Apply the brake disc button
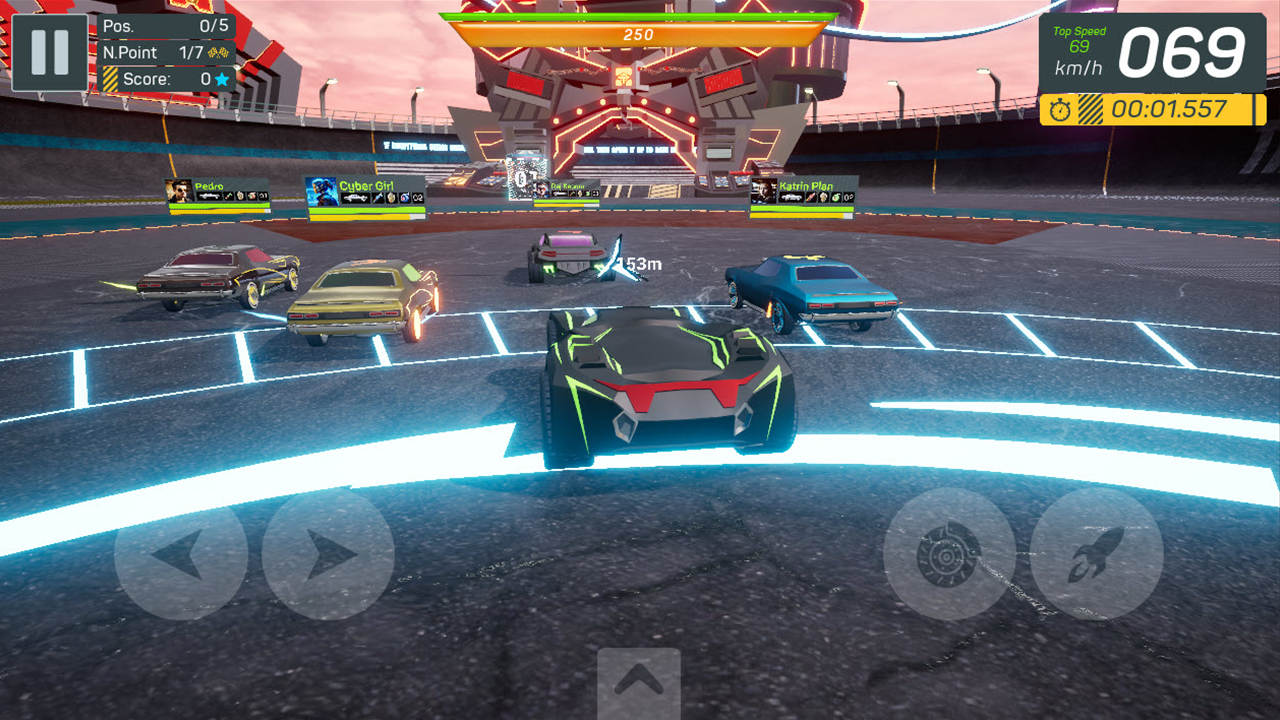The height and width of the screenshot is (720, 1280). (x=949, y=555)
